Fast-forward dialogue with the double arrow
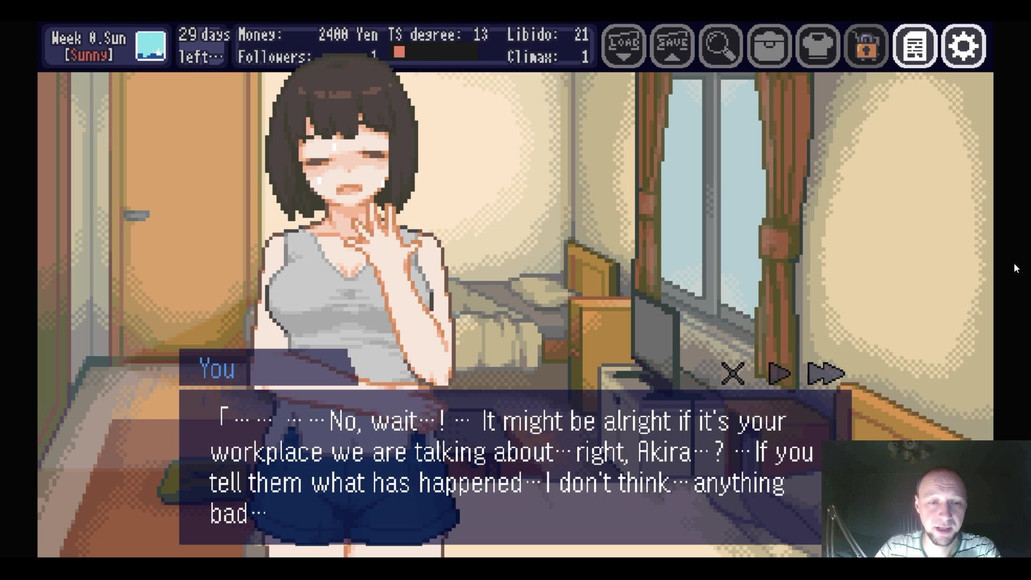Screen dimensions: 1031x580 pos(825,374)
